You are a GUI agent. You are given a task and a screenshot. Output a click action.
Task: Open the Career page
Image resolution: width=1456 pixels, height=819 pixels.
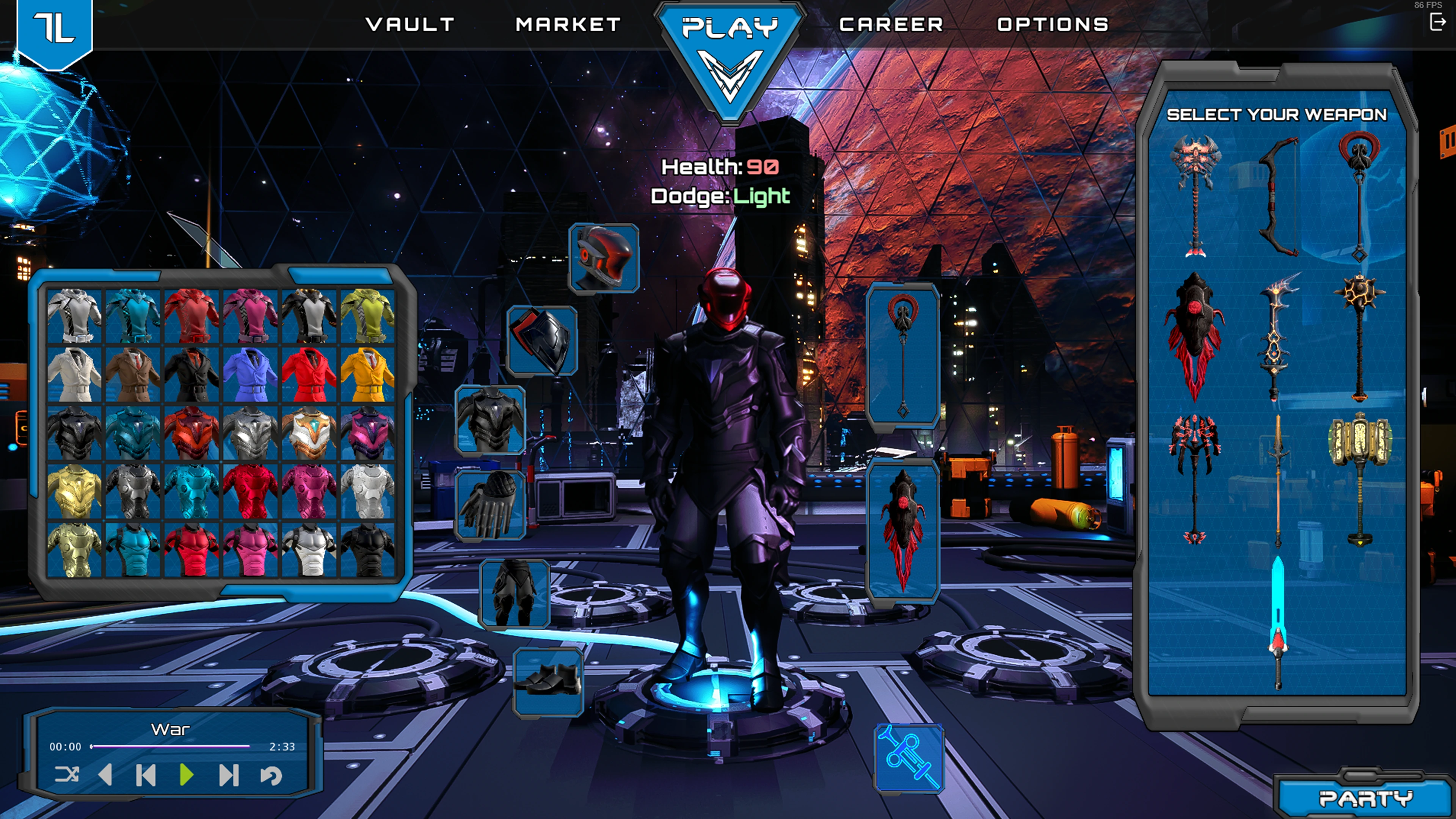click(x=891, y=24)
